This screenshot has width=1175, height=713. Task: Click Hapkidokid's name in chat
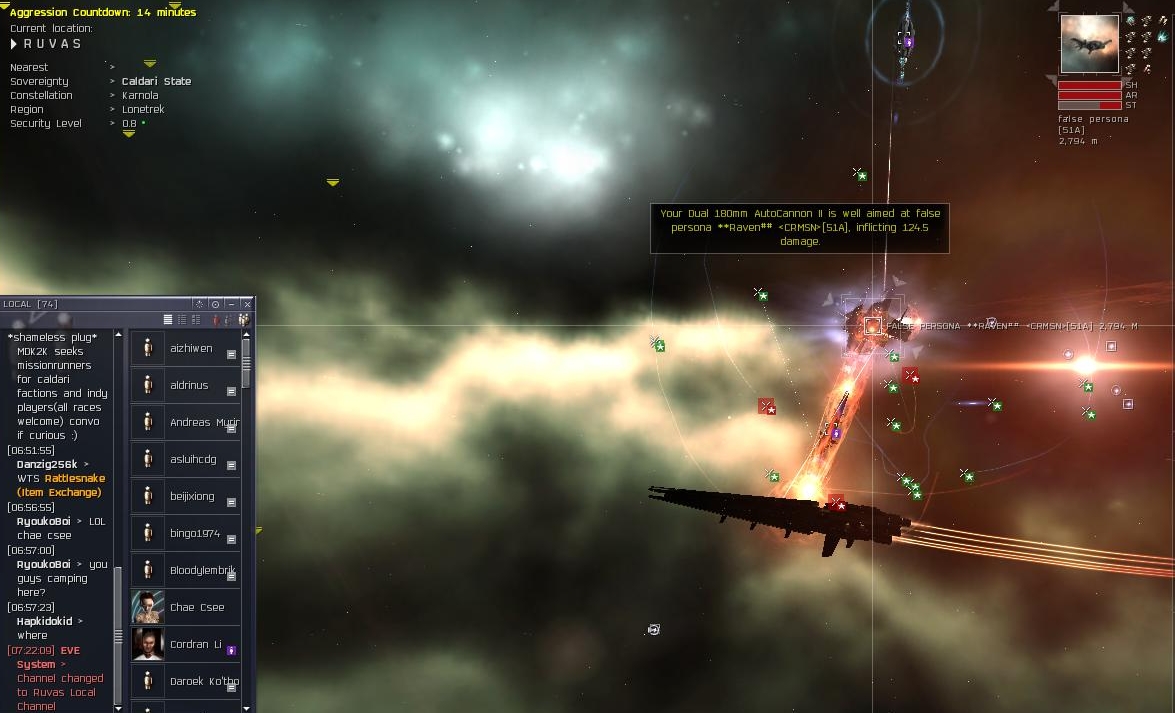coord(48,621)
